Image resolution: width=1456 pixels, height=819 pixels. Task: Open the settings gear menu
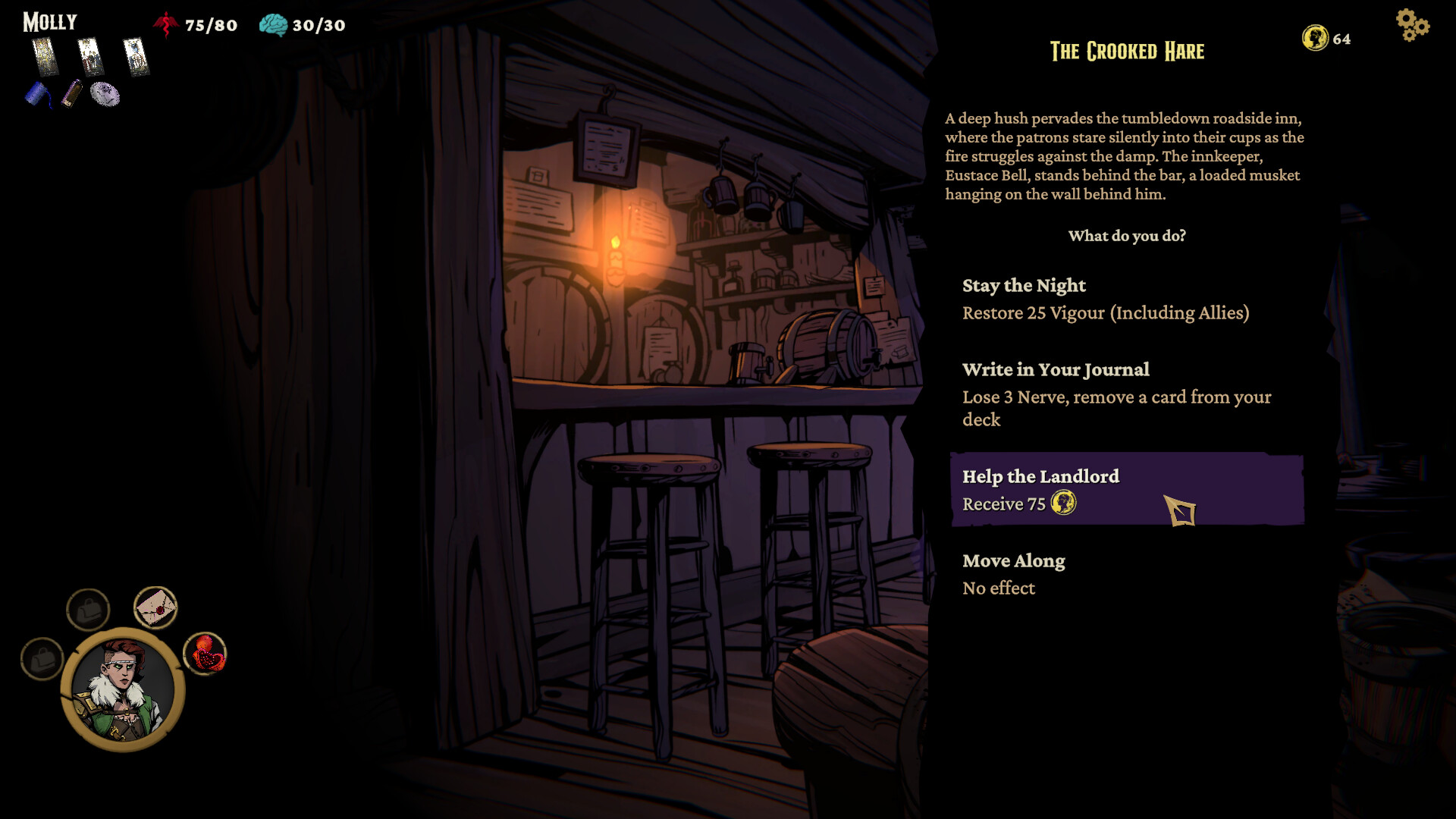click(1412, 25)
